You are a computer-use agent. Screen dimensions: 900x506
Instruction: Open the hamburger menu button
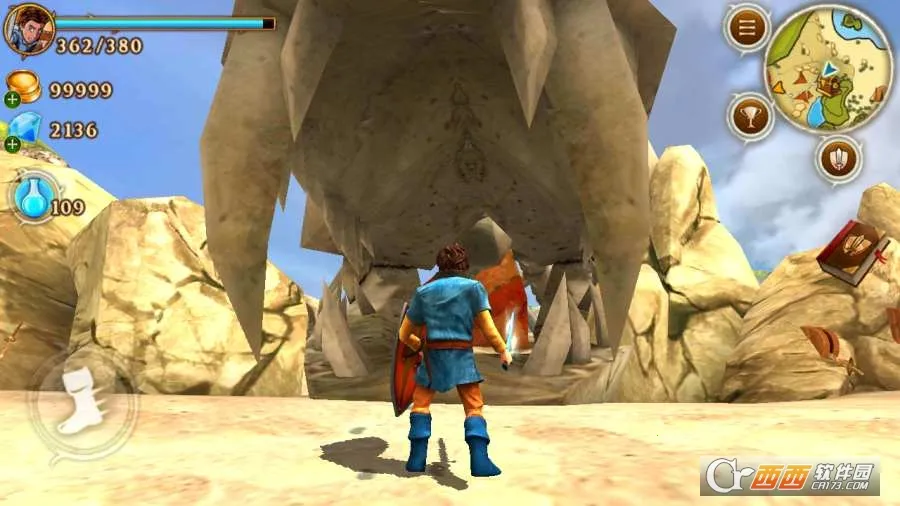[746, 29]
